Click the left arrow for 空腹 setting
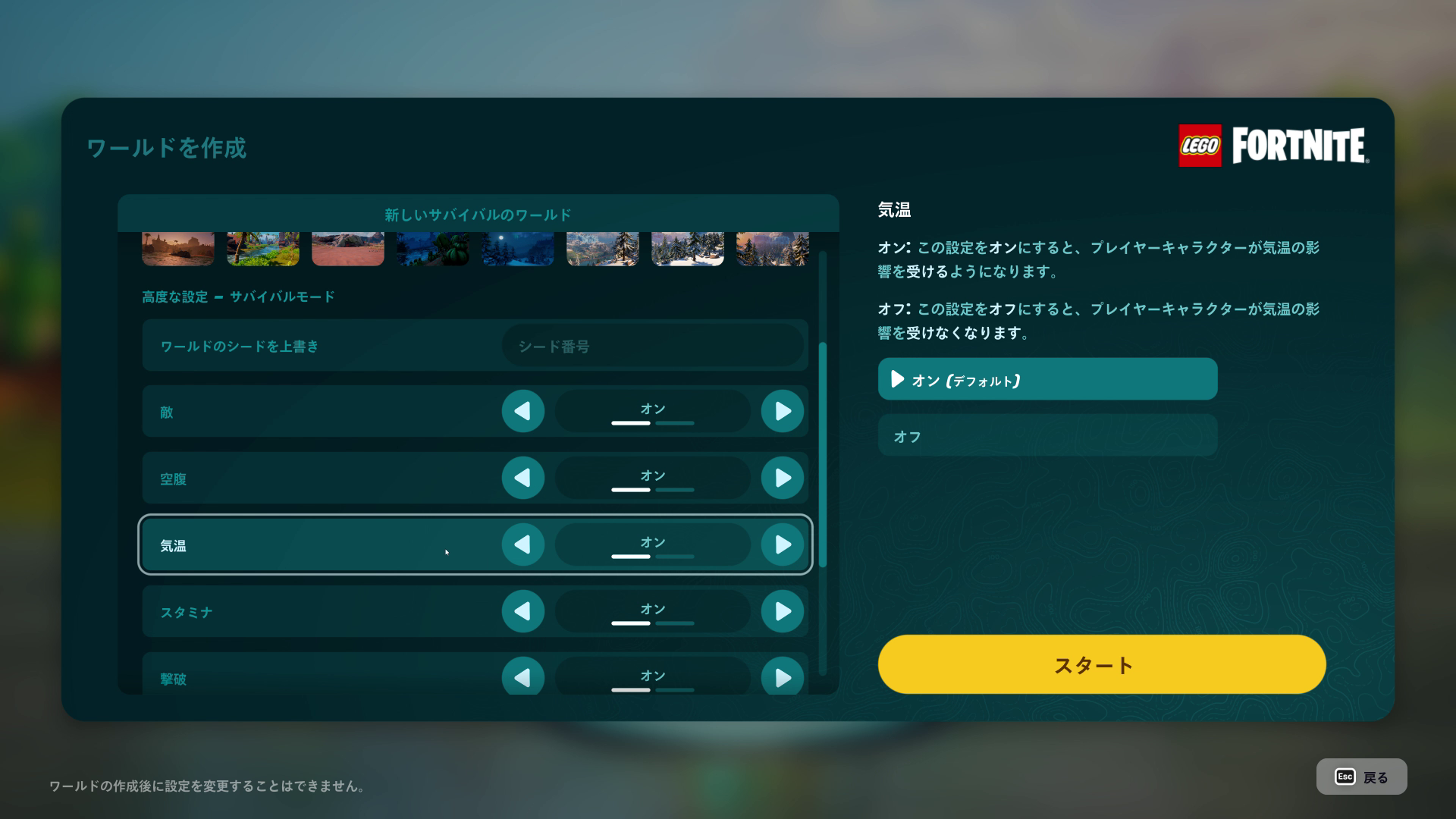 pyautogui.click(x=522, y=479)
